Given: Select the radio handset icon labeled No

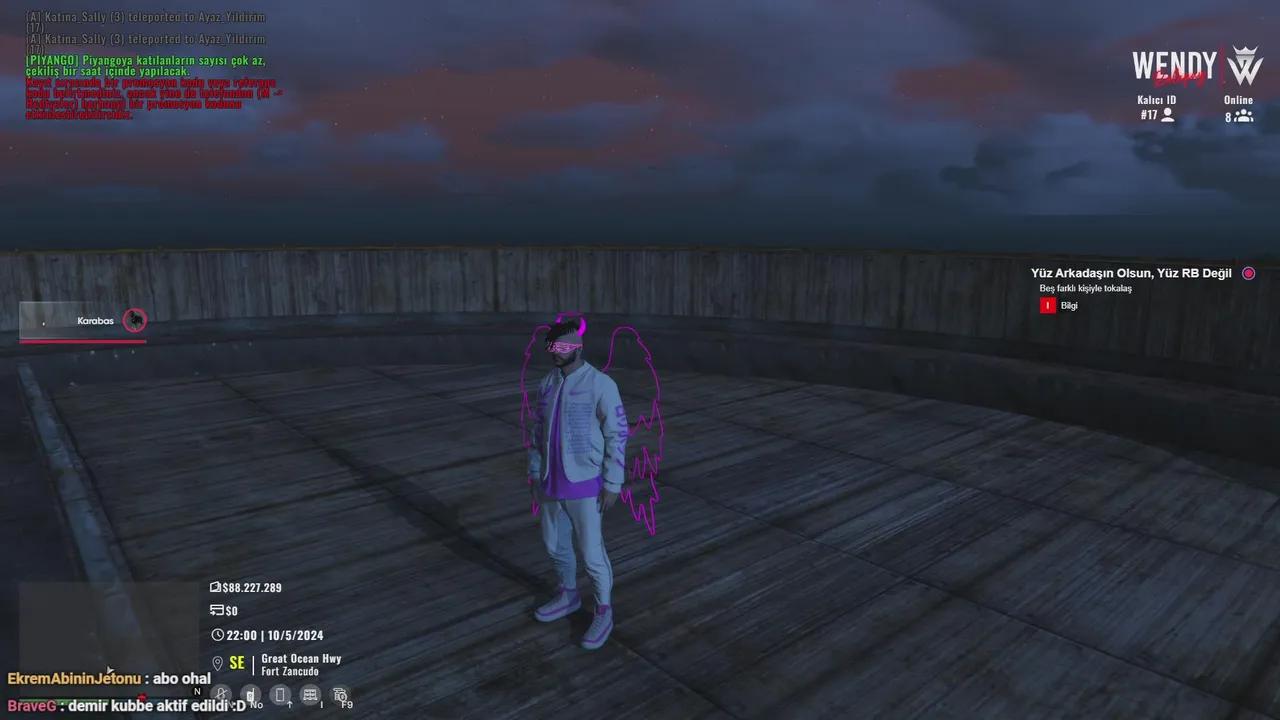Looking at the screenshot, I should click(252, 693).
